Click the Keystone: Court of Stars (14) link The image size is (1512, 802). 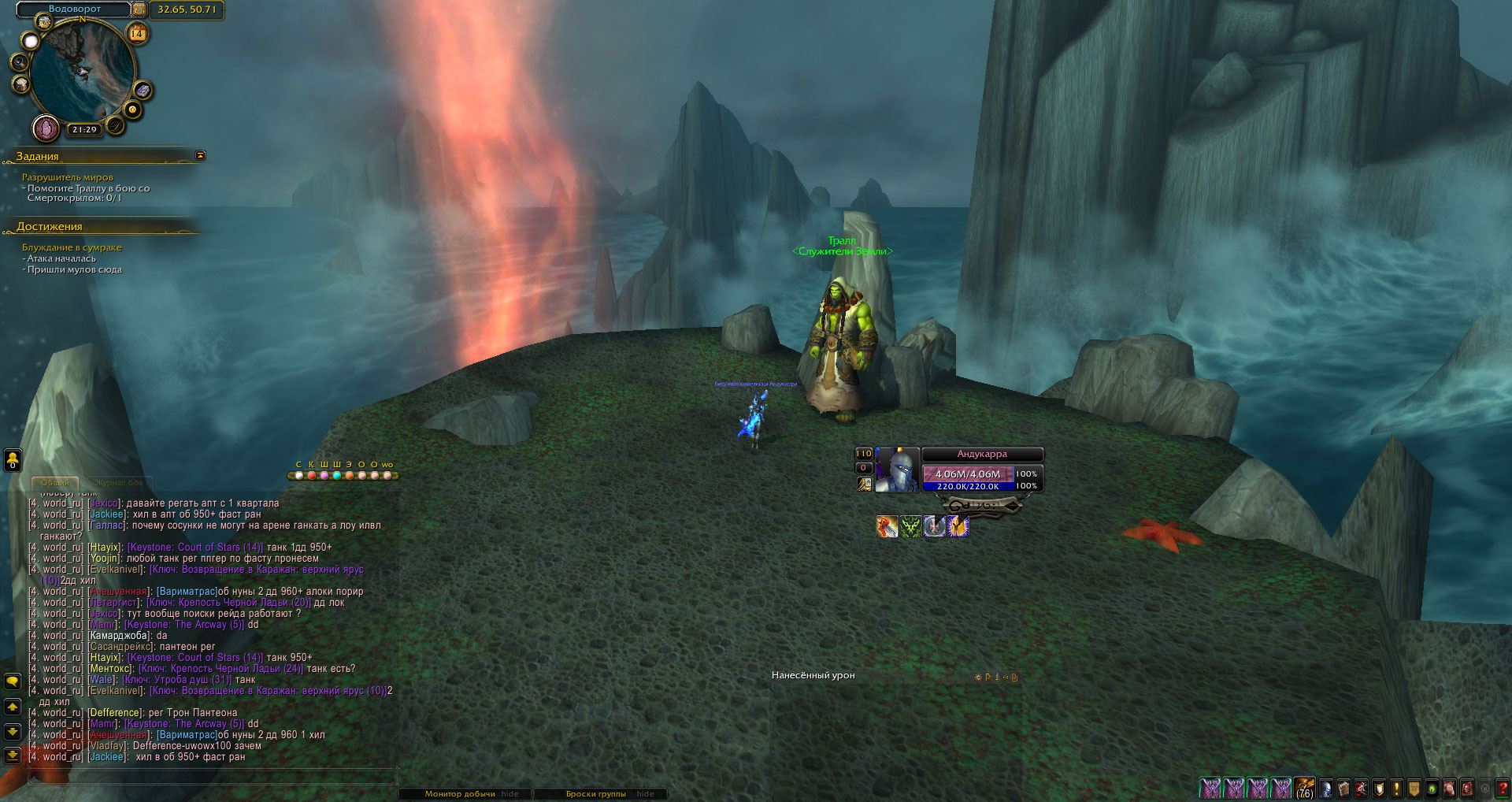point(195,547)
